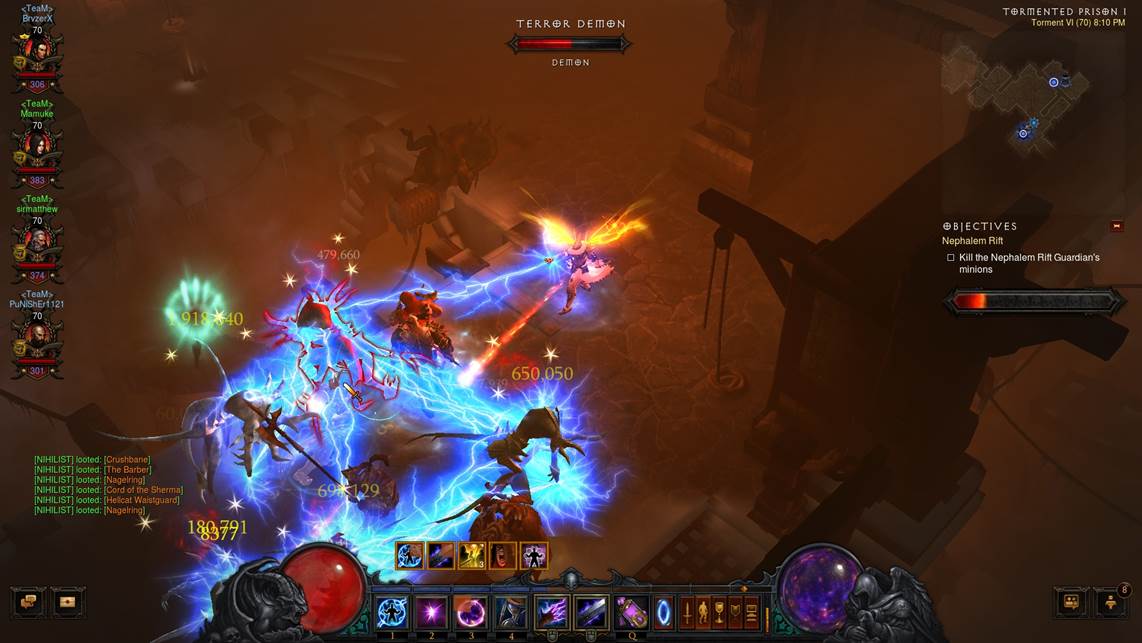Trigger the hooded figure skill in slot 4
This screenshot has height=643, width=1142.
[511, 612]
